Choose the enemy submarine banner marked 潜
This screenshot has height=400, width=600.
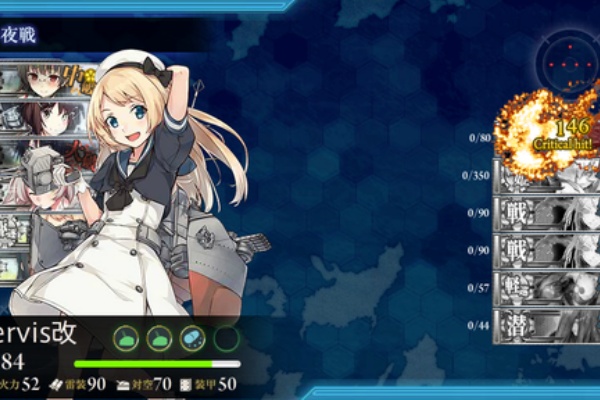click(546, 325)
